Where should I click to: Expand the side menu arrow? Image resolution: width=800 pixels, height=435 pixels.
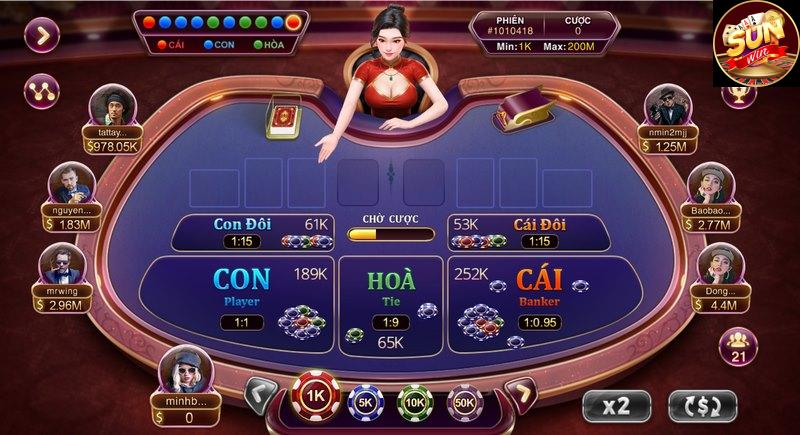coord(42,36)
